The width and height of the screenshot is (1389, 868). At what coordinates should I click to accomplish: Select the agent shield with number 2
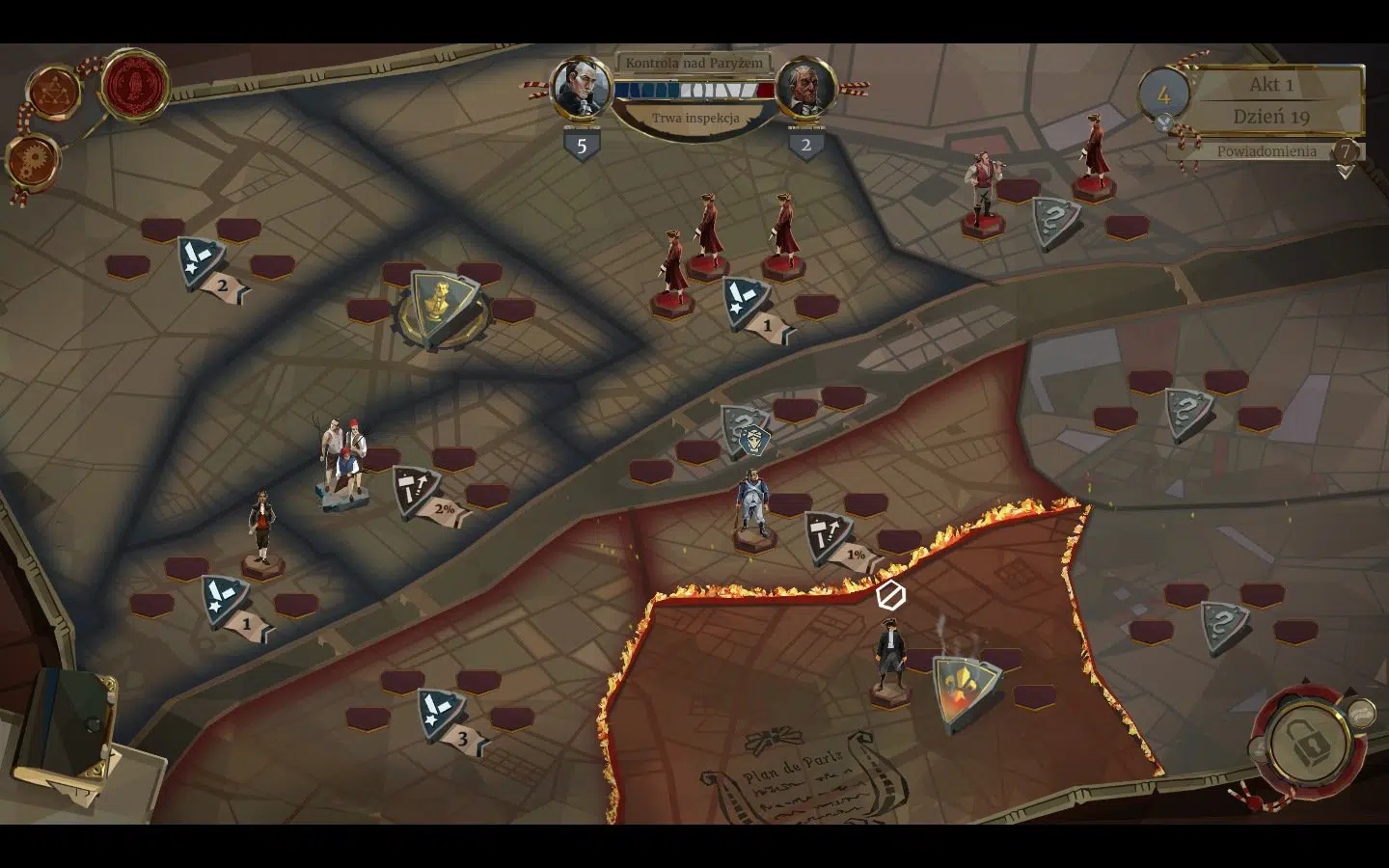pos(203,264)
